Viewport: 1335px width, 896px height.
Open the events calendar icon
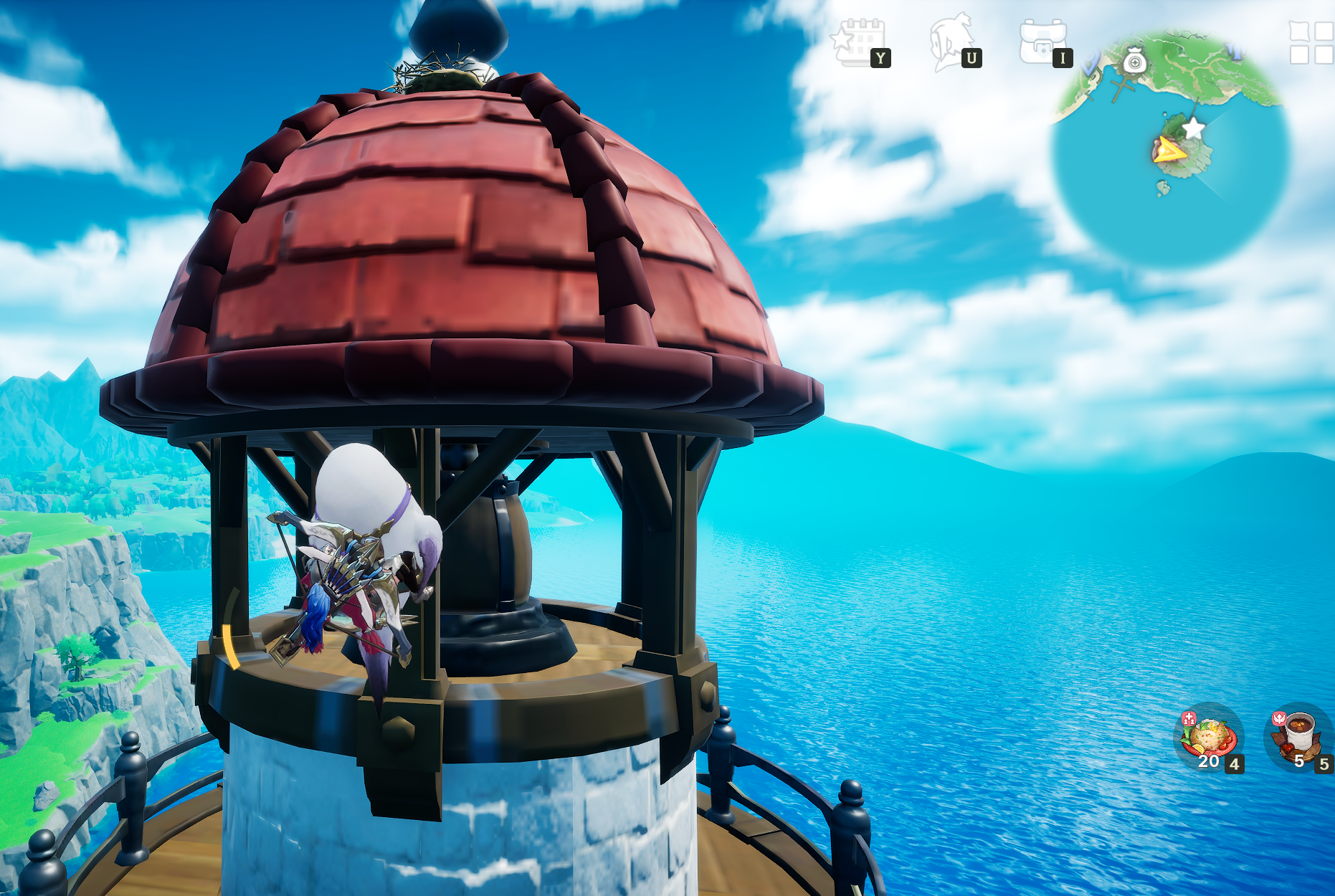(858, 42)
